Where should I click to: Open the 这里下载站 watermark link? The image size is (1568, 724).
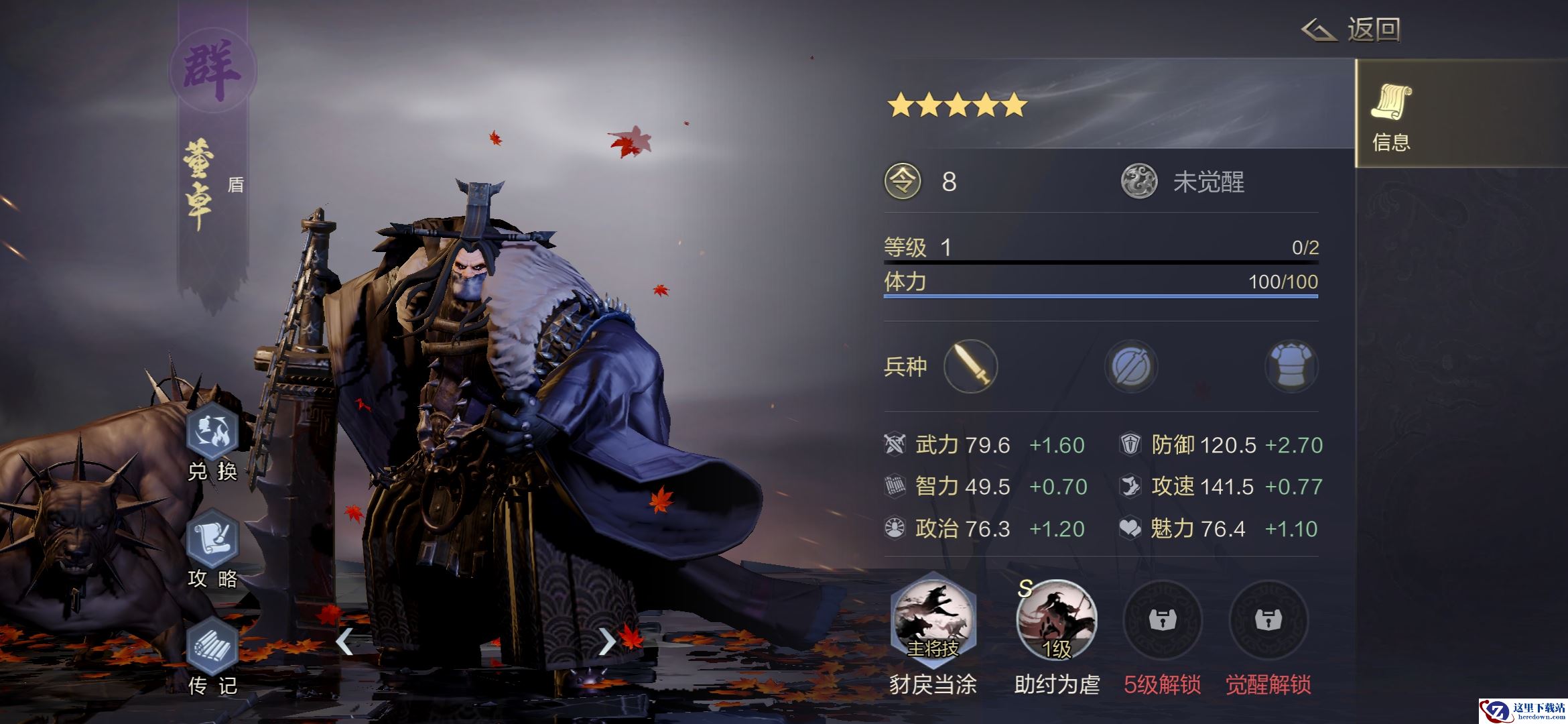point(1521,711)
